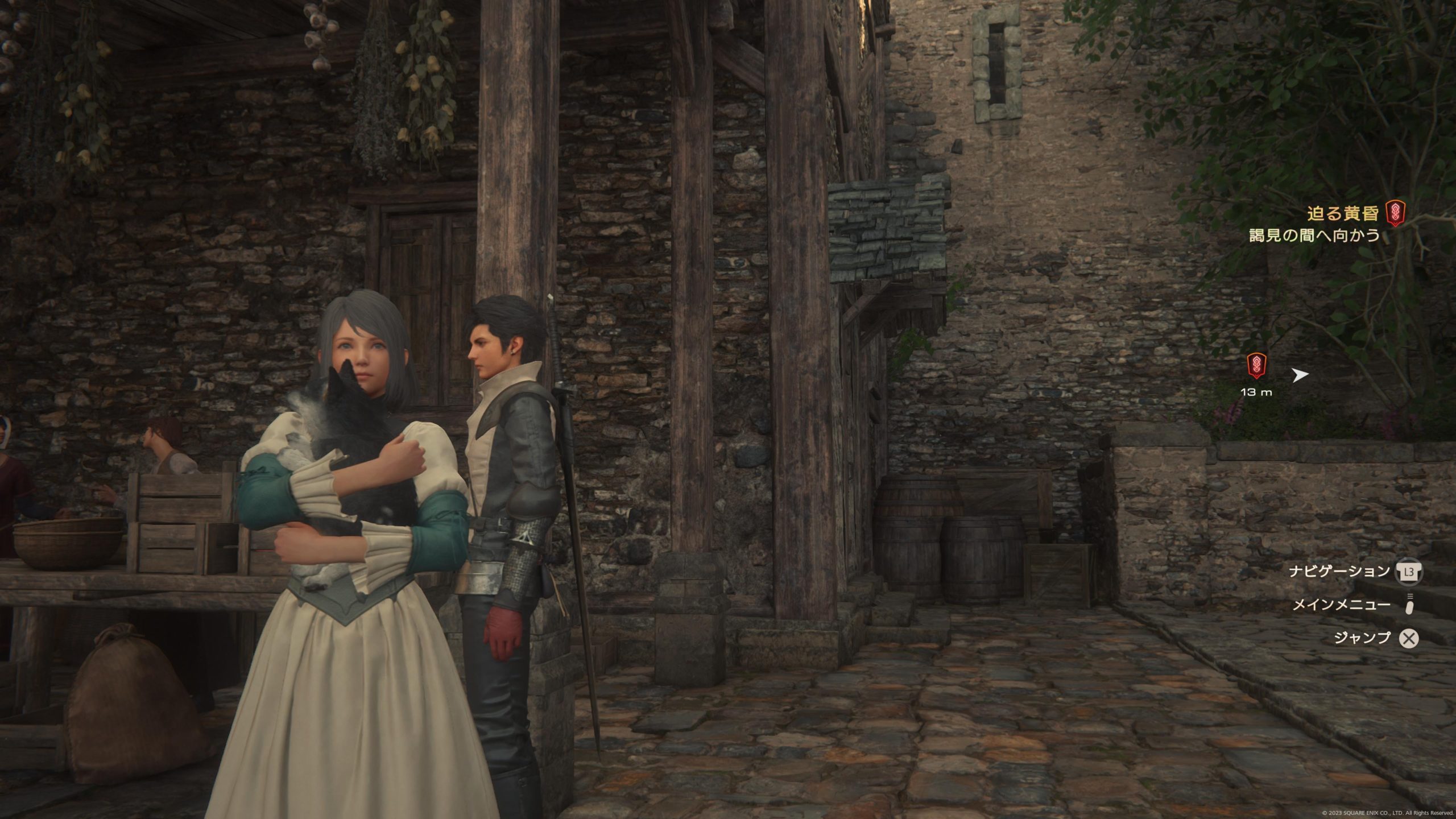1456x819 pixels.
Task: Select the 謁見の間へ向かう objective text
Action: 1314,235
